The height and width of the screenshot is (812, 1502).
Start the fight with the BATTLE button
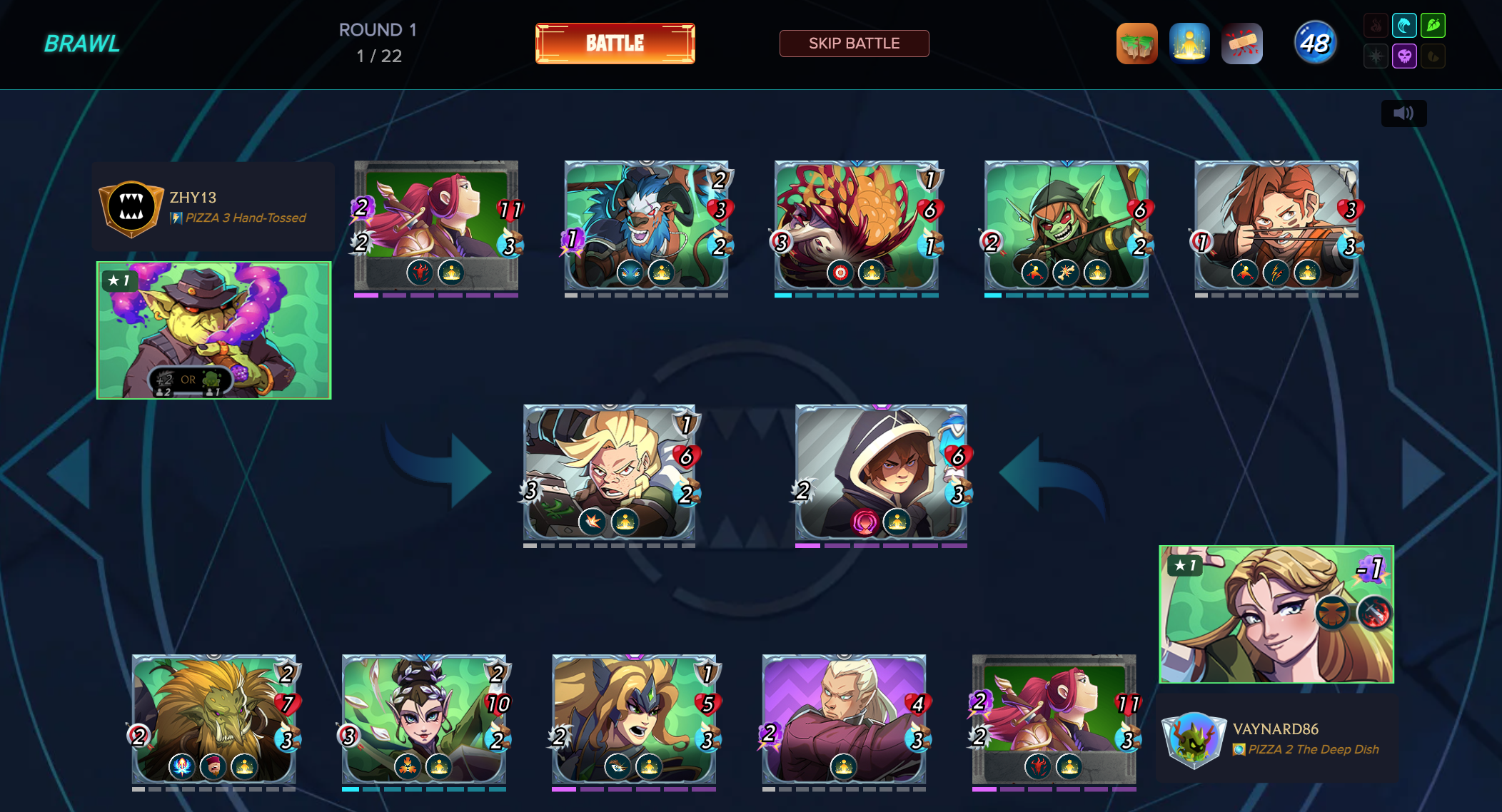click(x=615, y=44)
